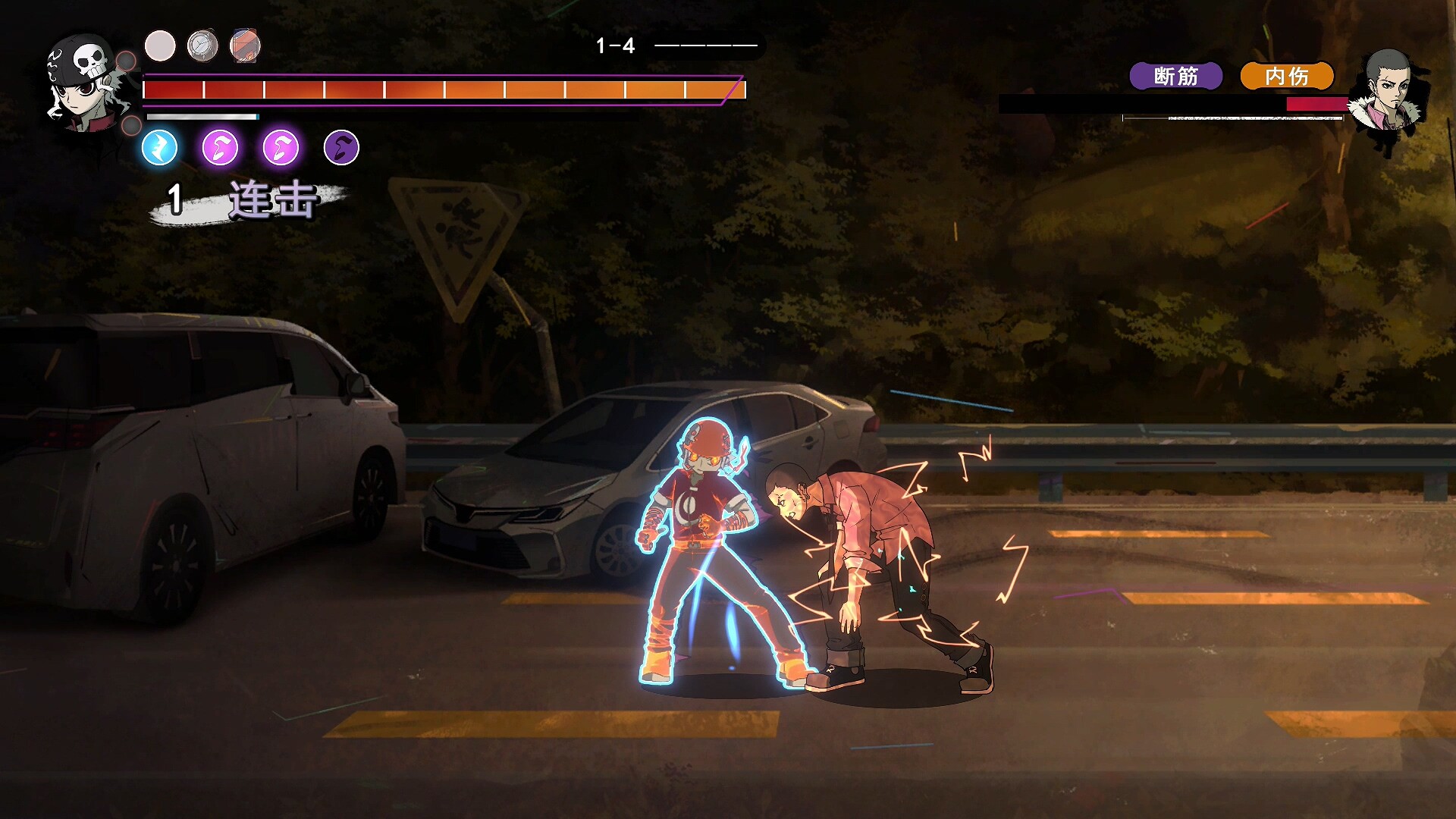Click the purple 断筋 status tag
This screenshot has height=819, width=1456.
point(1175,76)
